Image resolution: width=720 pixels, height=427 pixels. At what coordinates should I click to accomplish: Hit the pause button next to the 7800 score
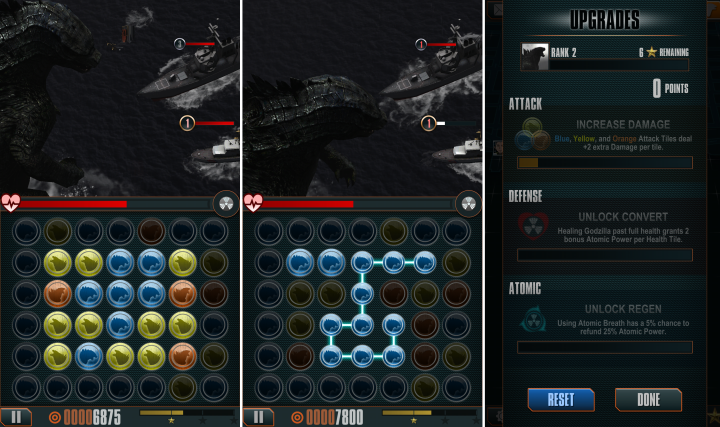tap(258, 417)
